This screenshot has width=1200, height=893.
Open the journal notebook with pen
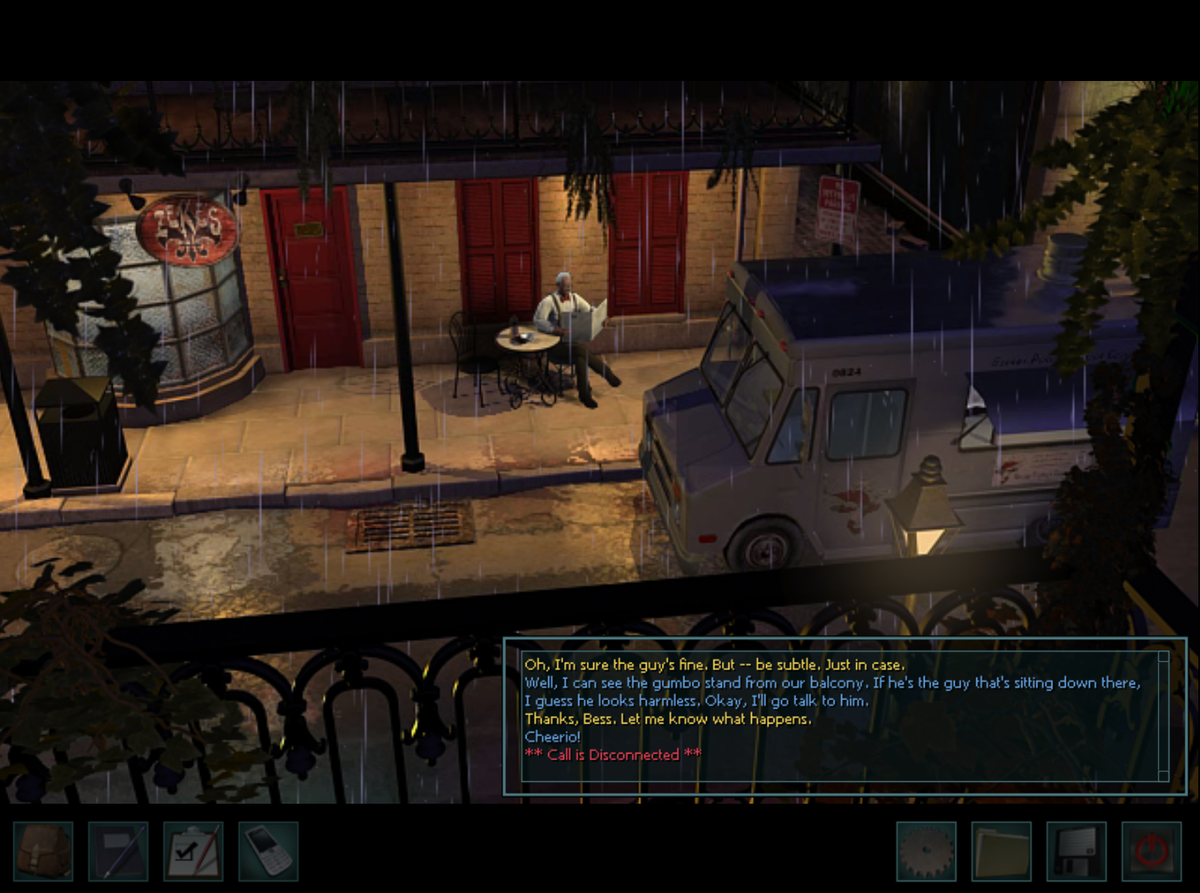118,851
